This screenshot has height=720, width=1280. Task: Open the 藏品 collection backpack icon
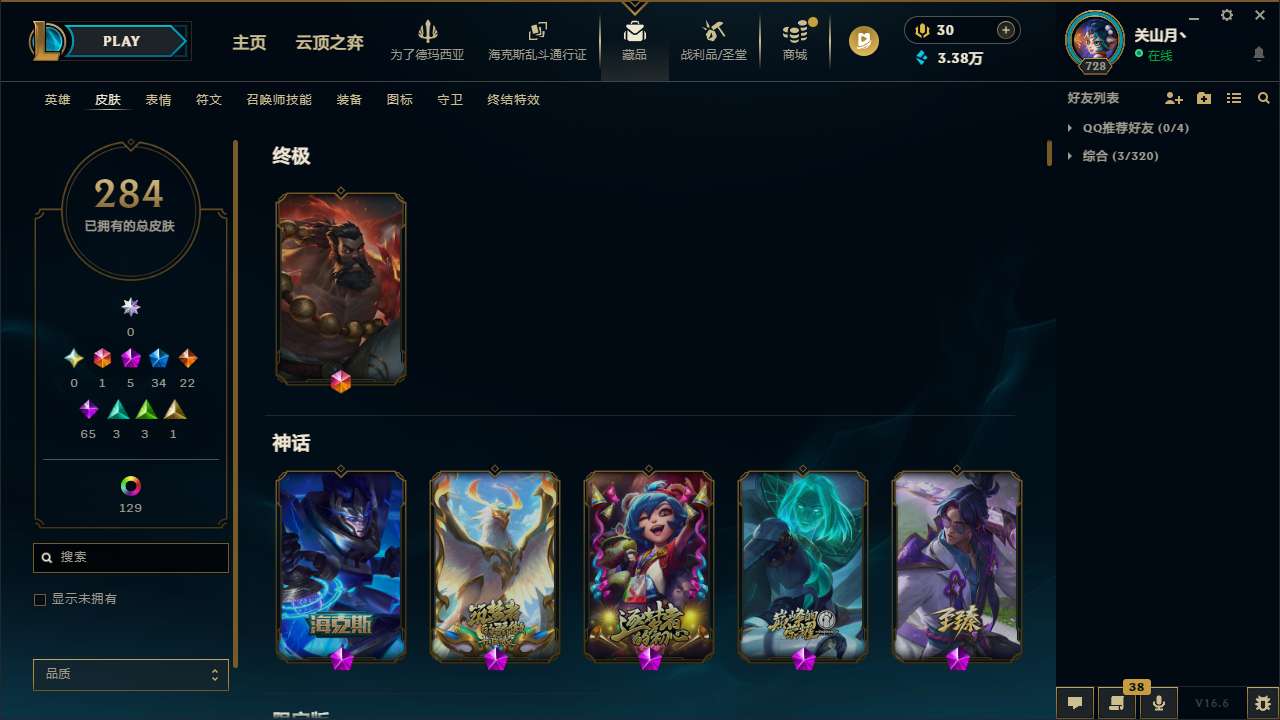tap(634, 32)
